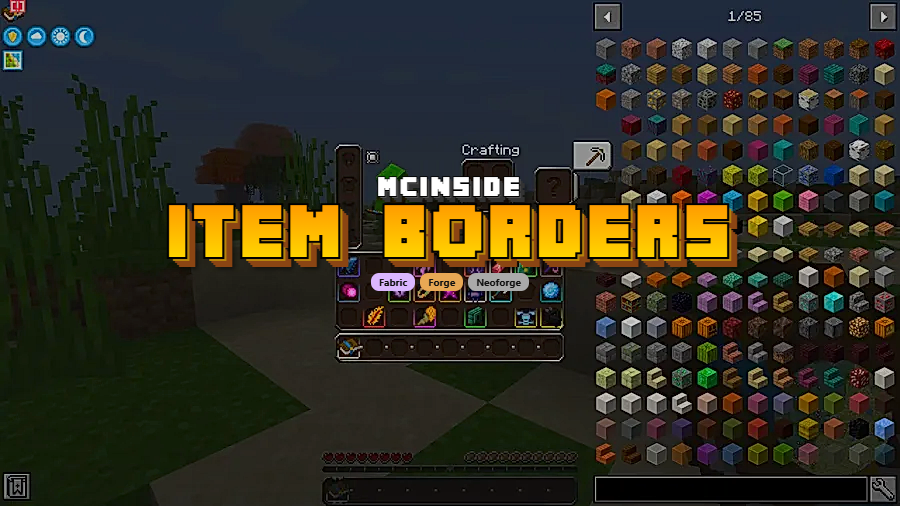The width and height of the screenshot is (900, 506).
Task: Toggle the shield game mode icon
Action: click(13, 37)
